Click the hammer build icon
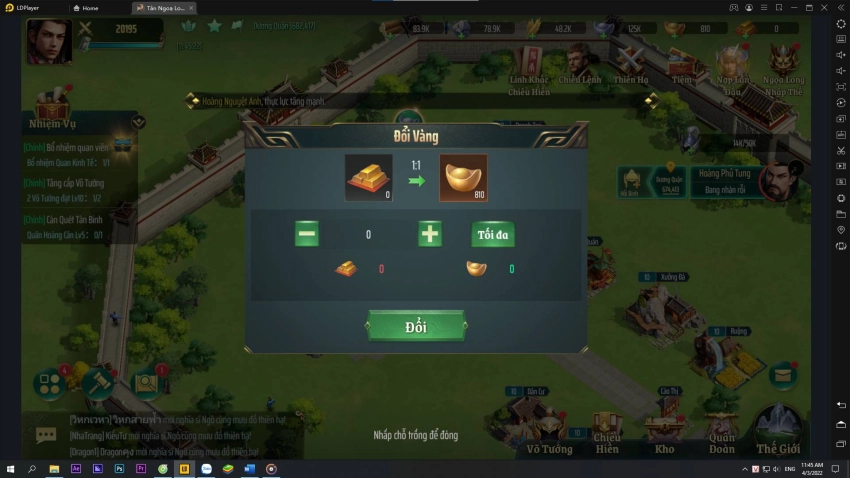850x478 pixels. coord(99,381)
